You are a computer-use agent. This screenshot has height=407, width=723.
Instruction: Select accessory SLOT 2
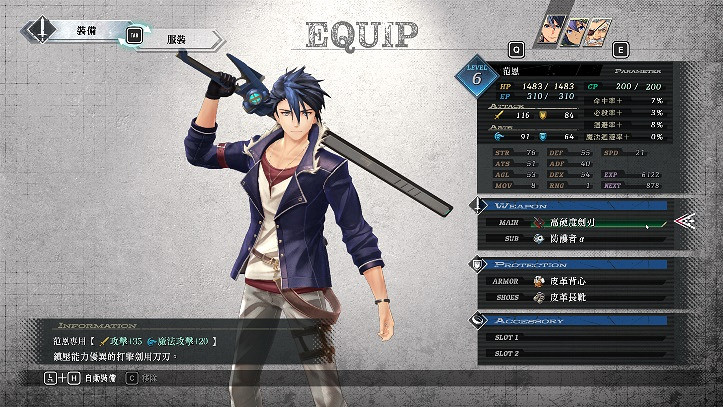580,354
